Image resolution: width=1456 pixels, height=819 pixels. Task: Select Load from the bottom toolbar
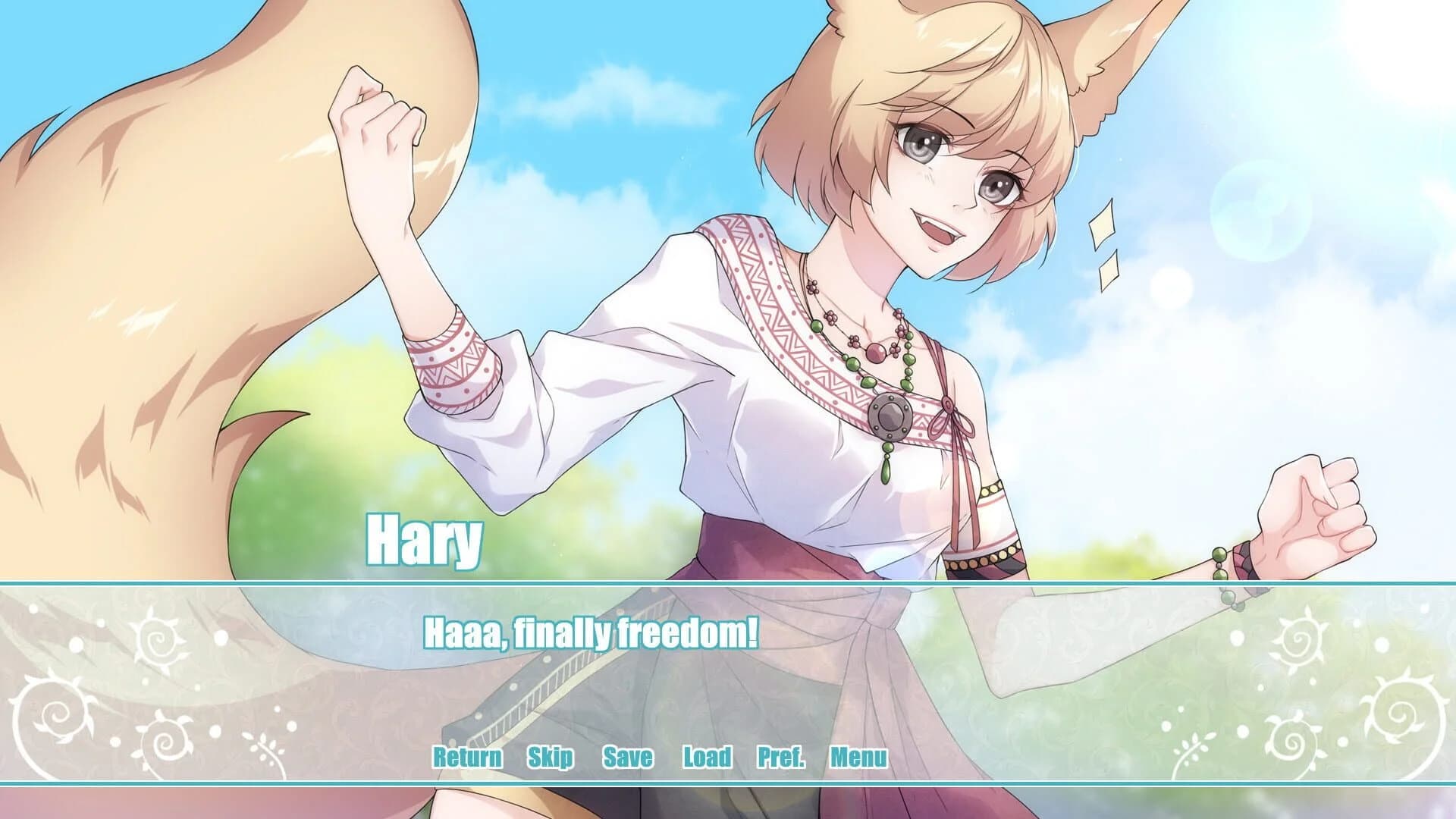706,756
